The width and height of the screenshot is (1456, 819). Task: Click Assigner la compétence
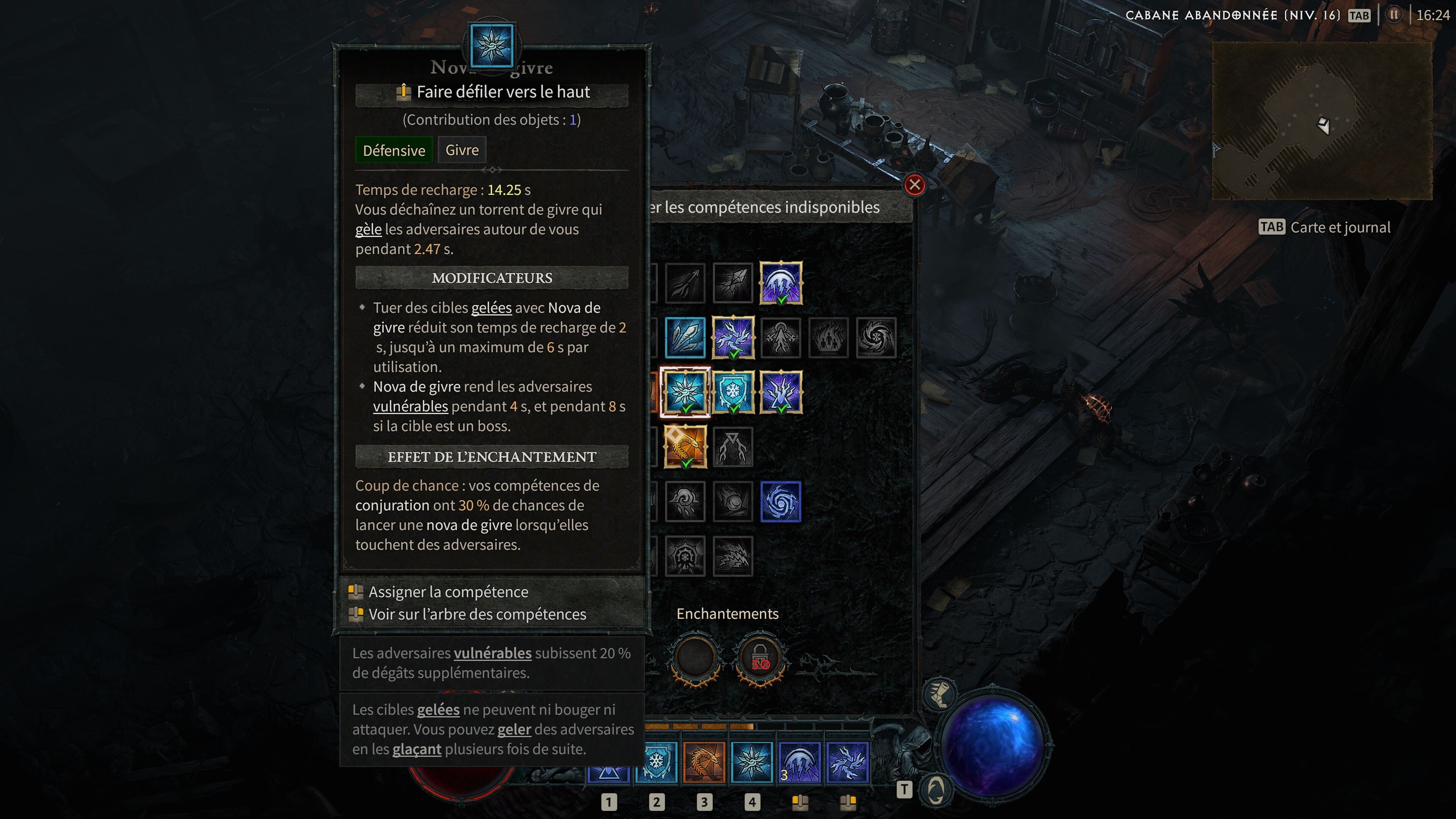point(448,591)
